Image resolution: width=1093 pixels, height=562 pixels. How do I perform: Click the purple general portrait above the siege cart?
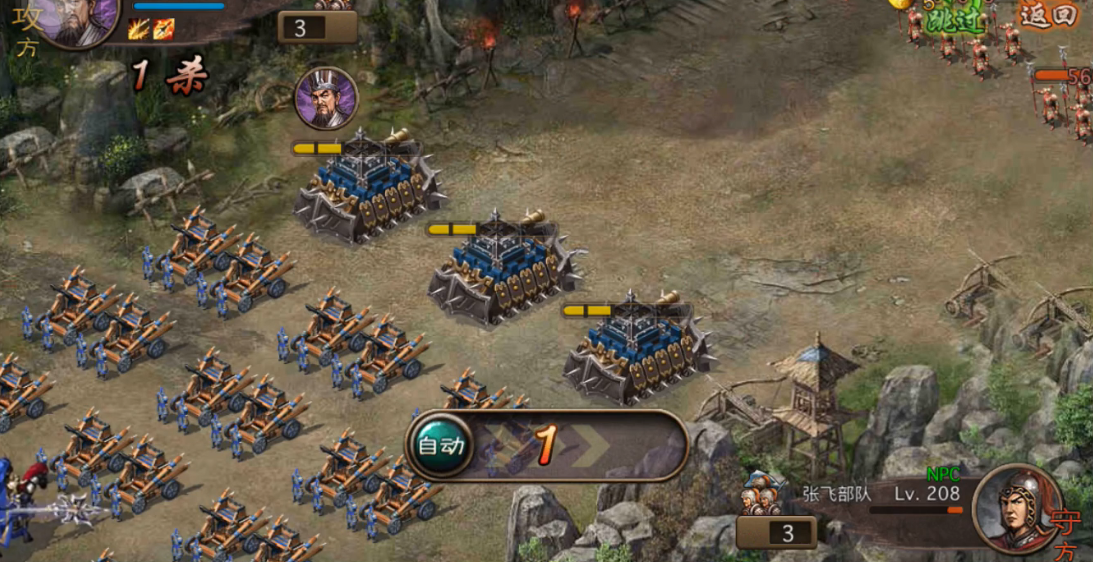(x=326, y=98)
